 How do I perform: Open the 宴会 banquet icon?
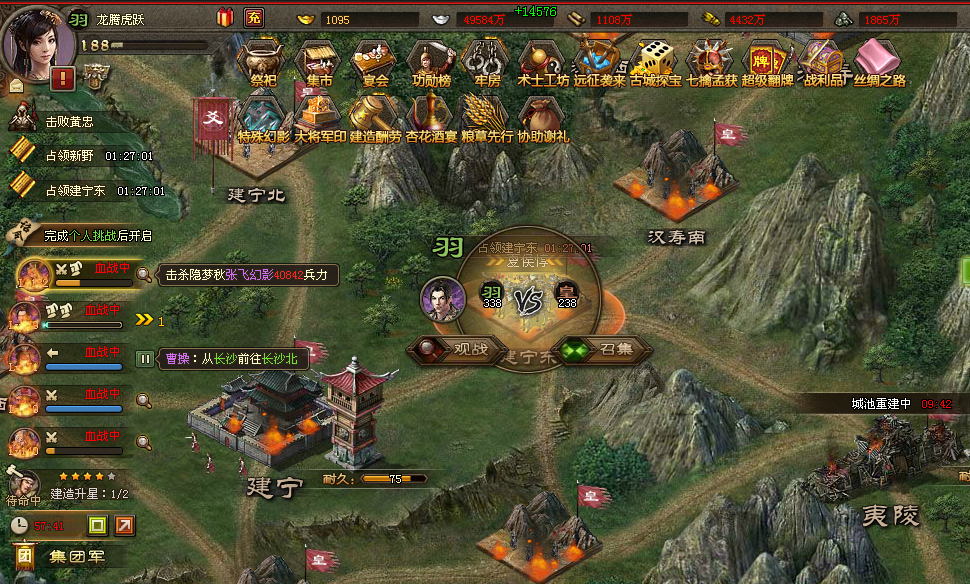[372, 62]
